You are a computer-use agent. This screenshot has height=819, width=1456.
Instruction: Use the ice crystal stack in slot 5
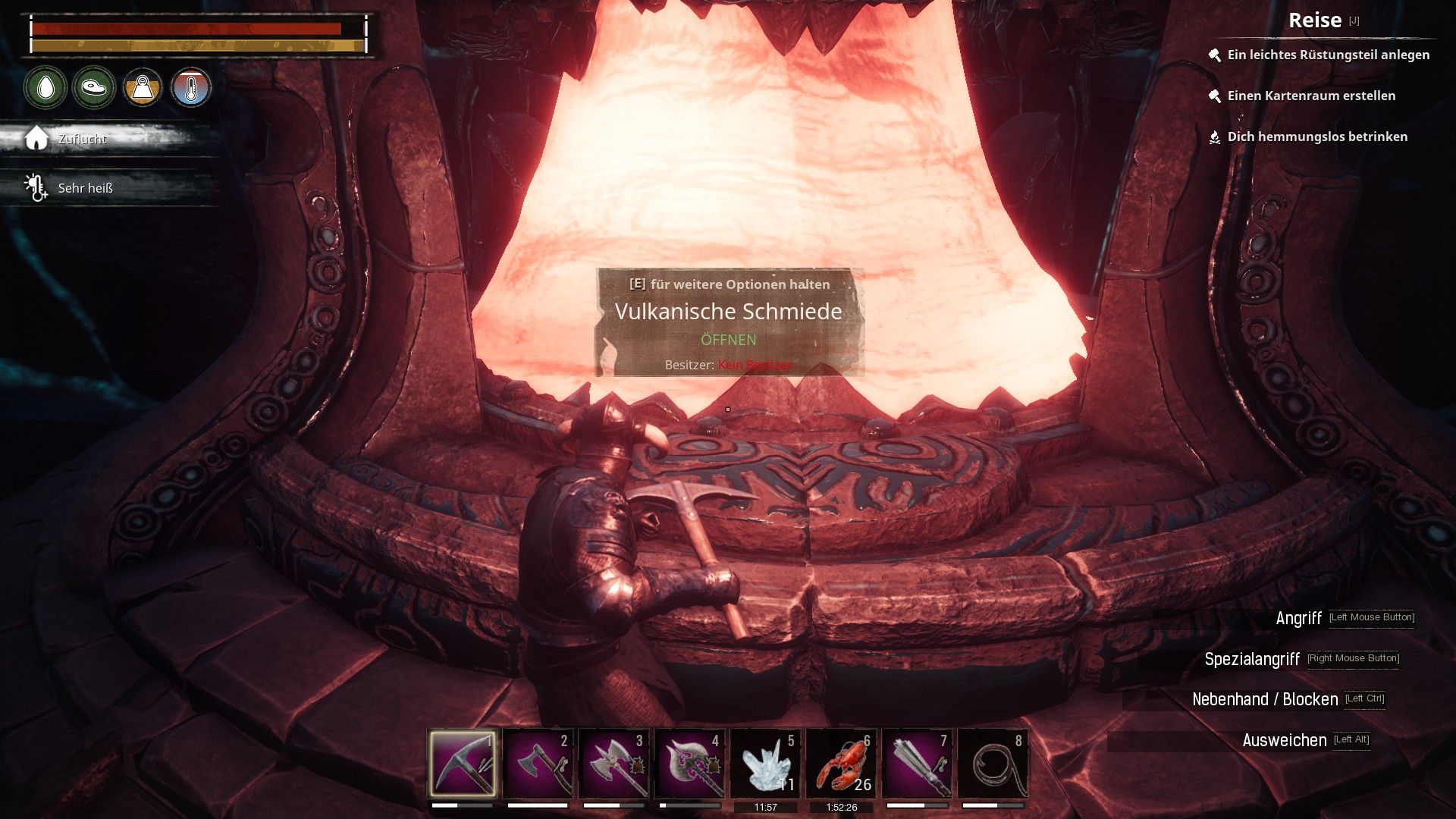[765, 763]
